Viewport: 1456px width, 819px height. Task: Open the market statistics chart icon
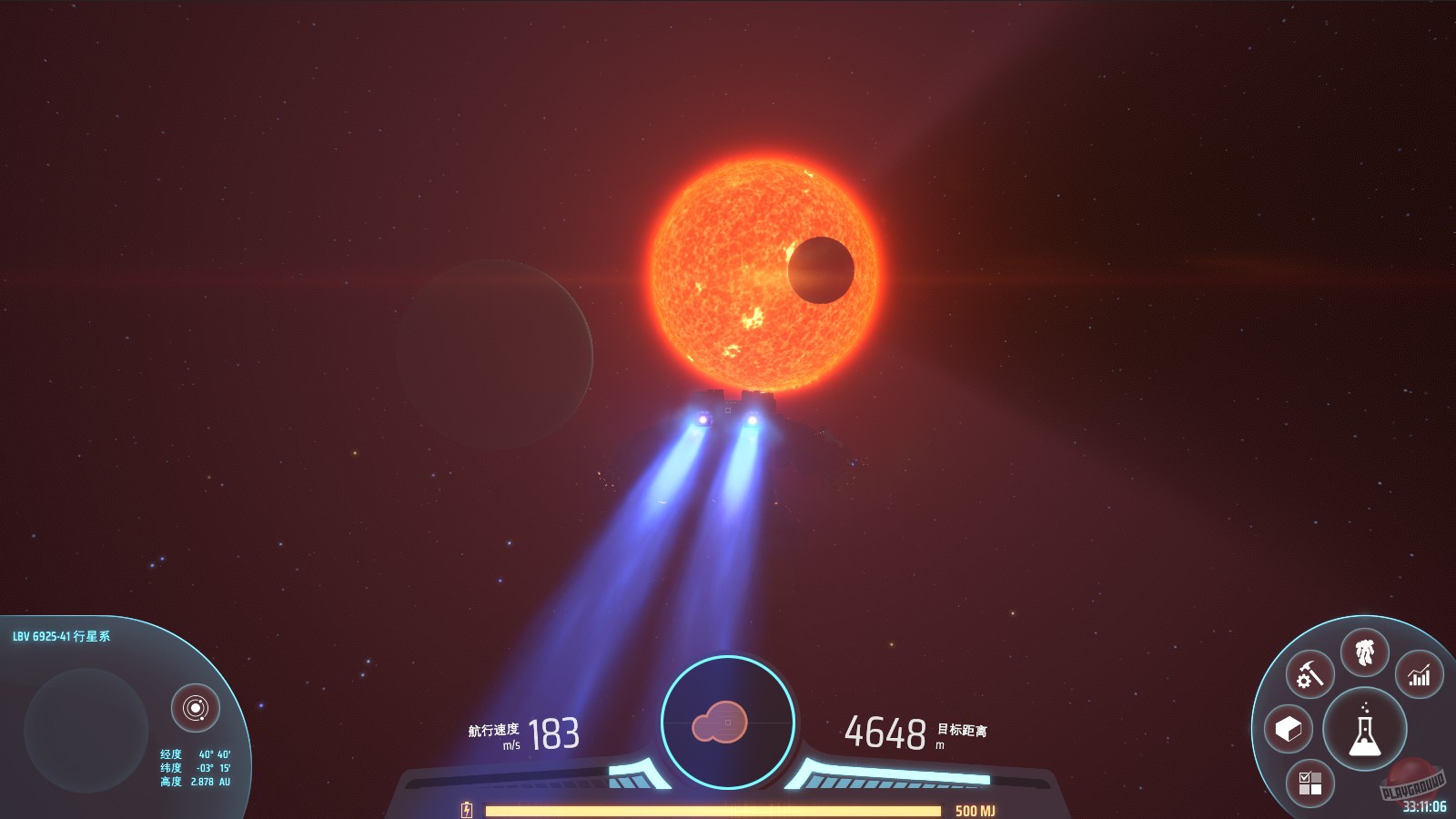coord(1420,674)
